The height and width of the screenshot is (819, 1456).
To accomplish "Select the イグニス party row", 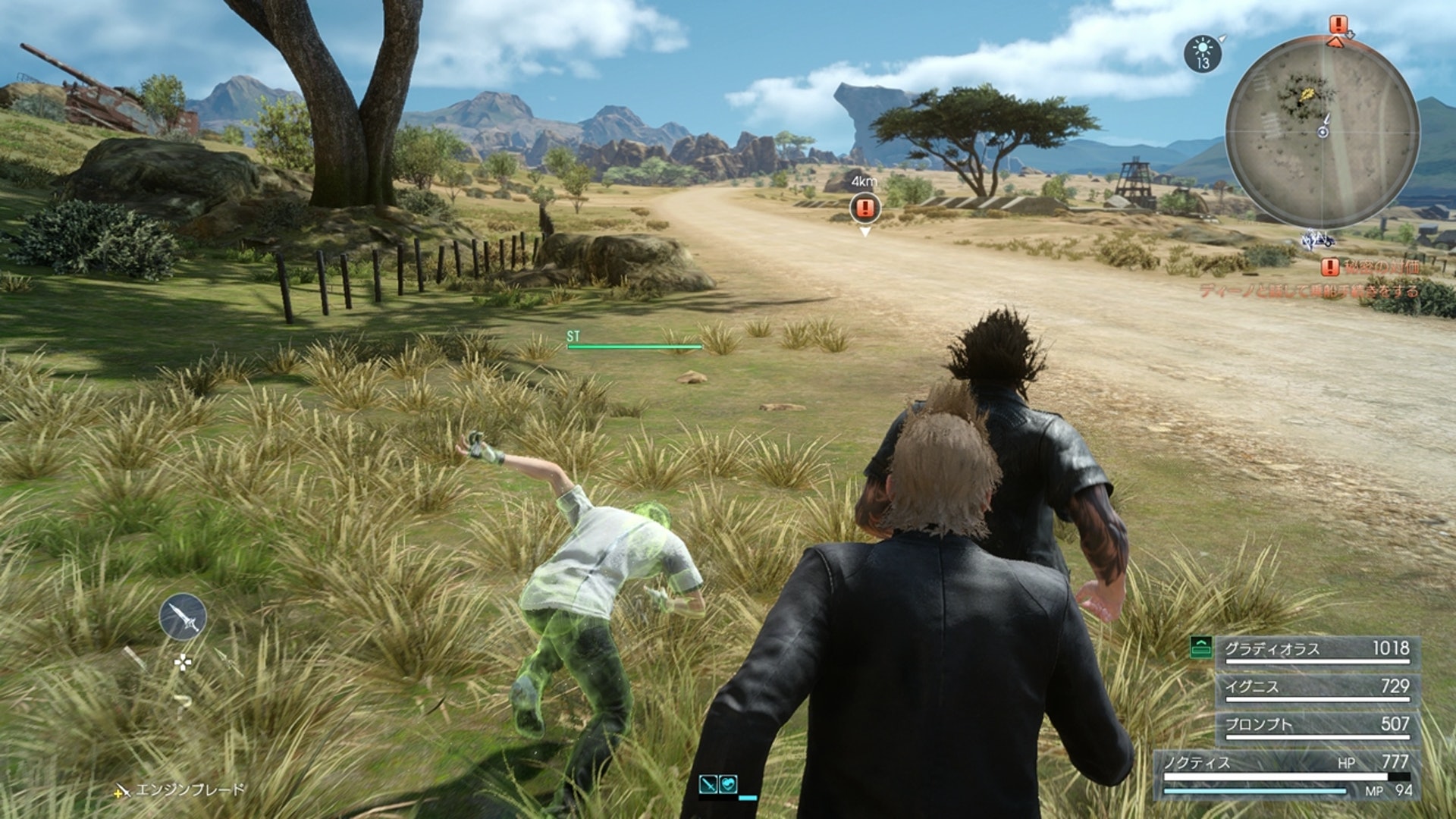I will tap(1317, 688).
